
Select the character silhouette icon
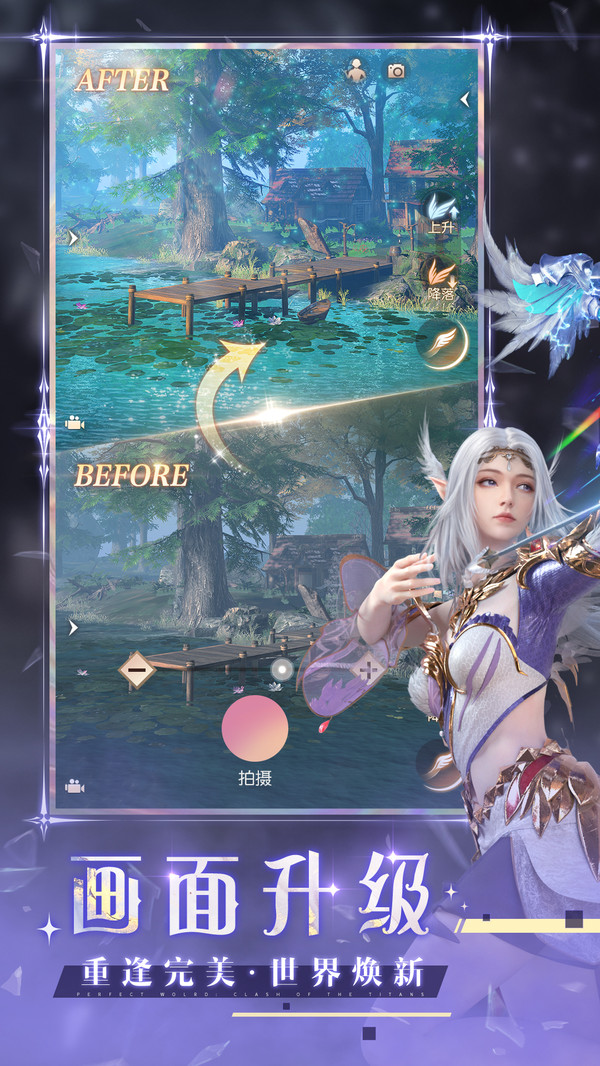pos(355,70)
